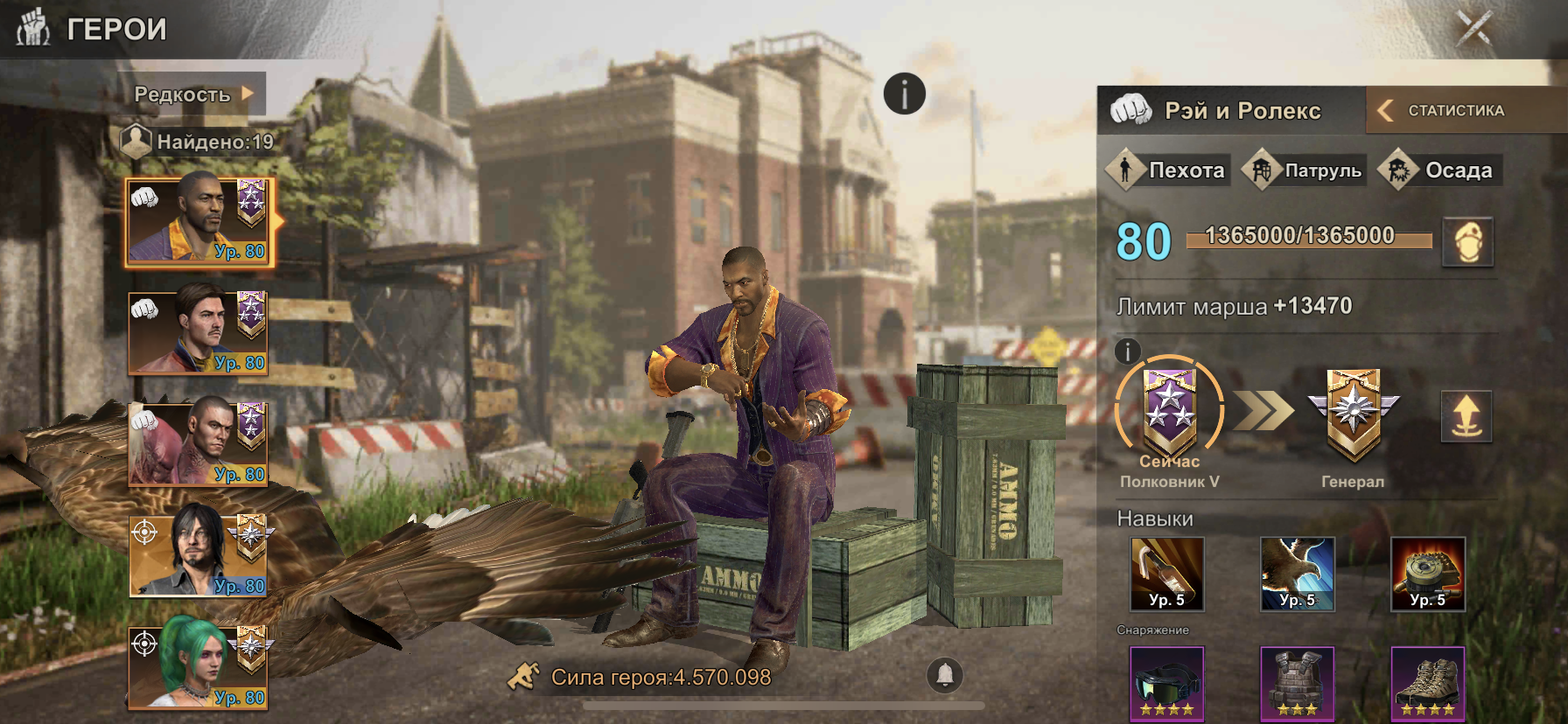Select the green-haired hero portrait
Viewport: 1568px width, 724px height.
pyautogui.click(x=199, y=666)
